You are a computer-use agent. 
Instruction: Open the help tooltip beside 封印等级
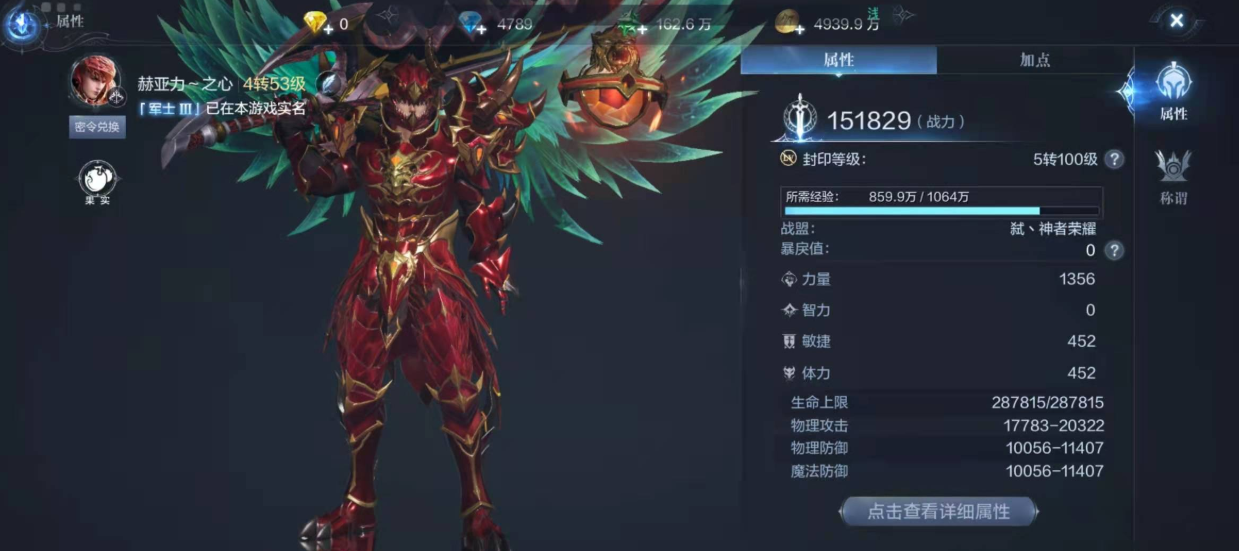point(1113,159)
